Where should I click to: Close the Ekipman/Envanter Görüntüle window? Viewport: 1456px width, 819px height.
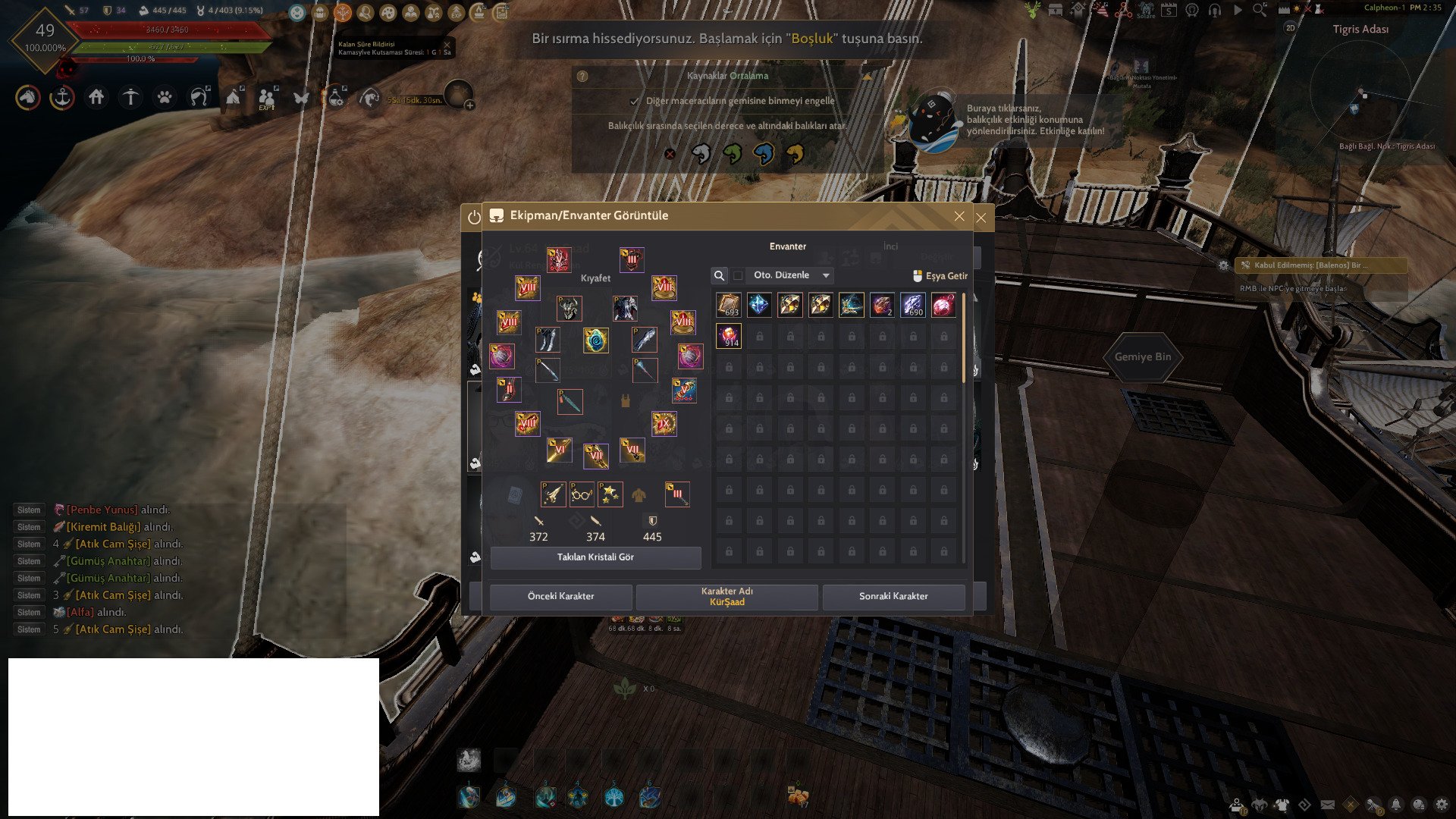click(959, 216)
